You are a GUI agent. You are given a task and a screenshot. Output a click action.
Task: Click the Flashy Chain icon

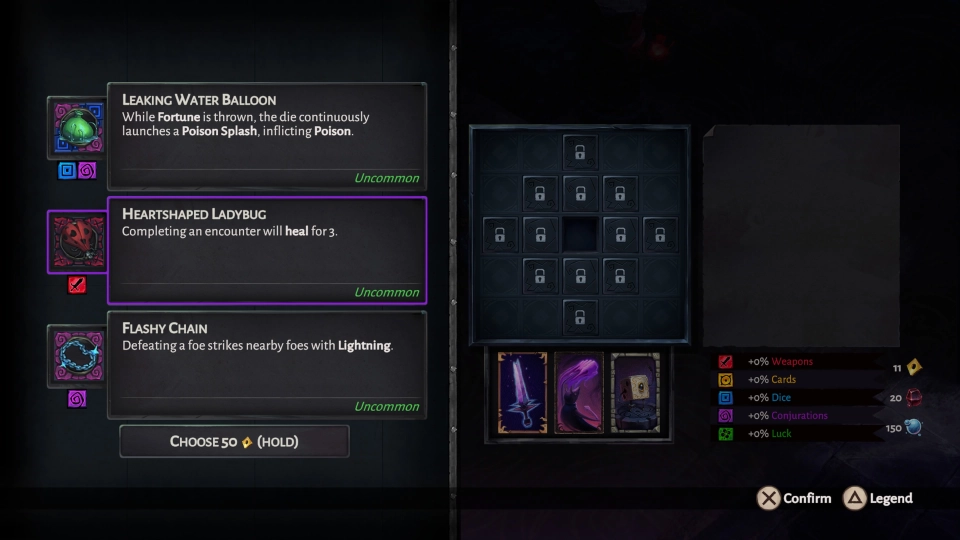point(77,356)
